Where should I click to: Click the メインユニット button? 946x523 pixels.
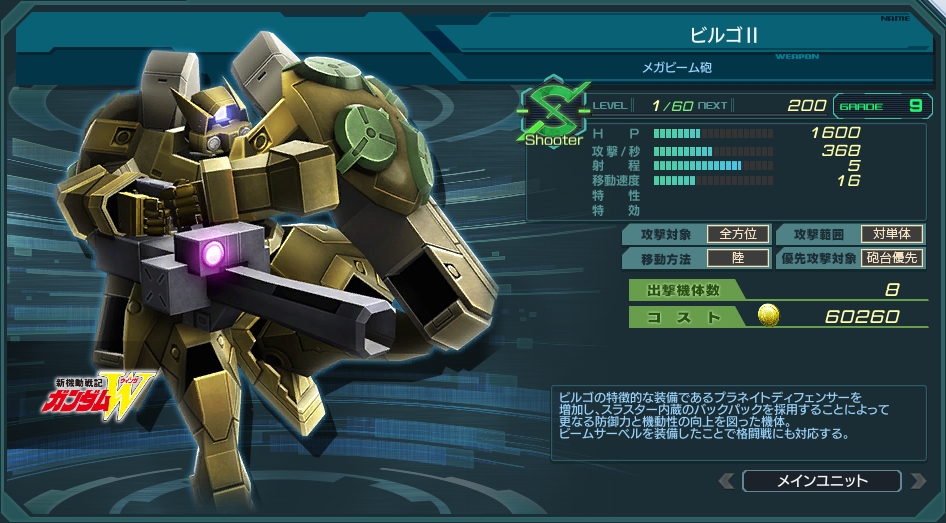(821, 481)
